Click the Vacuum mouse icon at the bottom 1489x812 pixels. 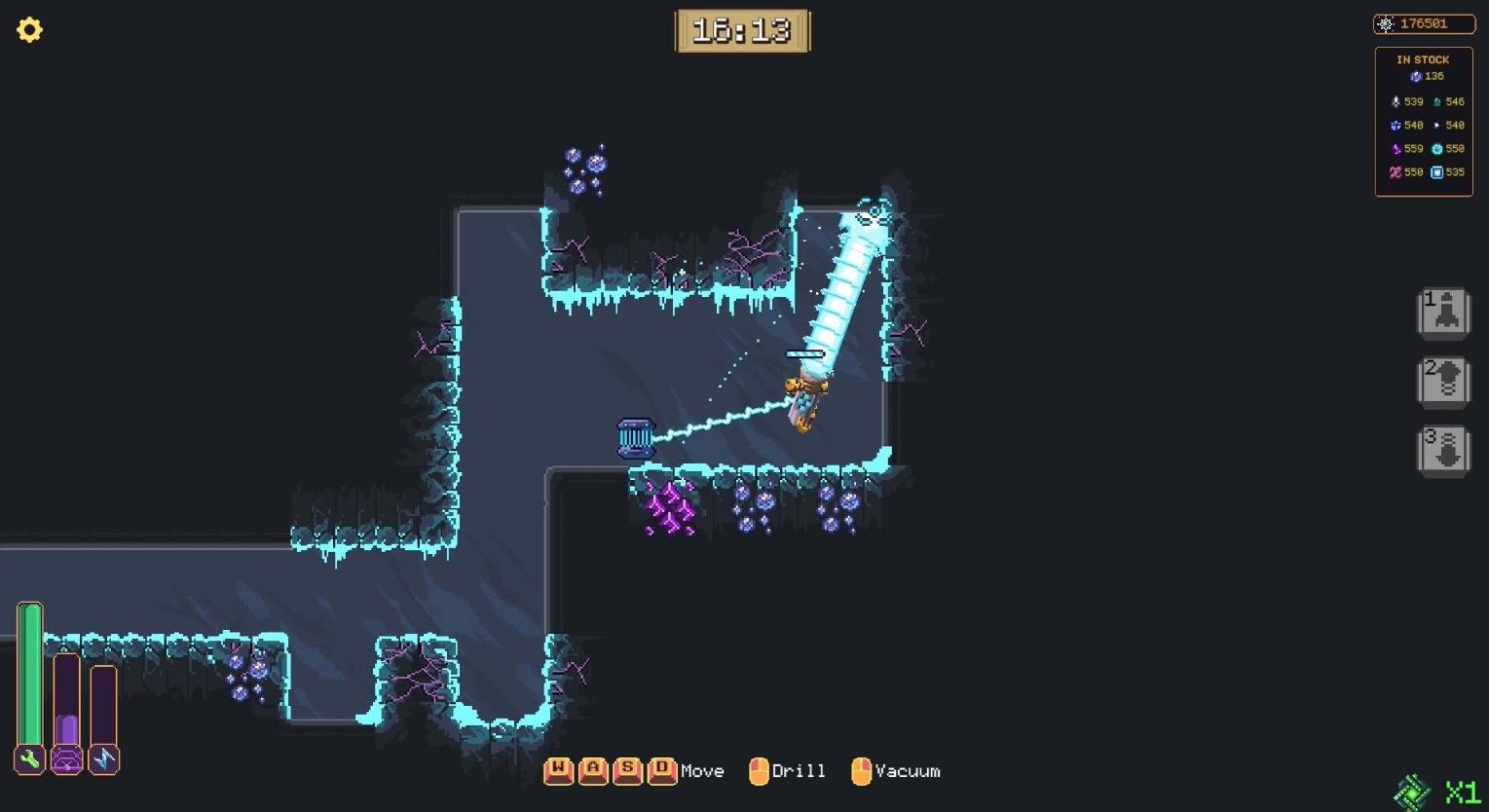861,770
